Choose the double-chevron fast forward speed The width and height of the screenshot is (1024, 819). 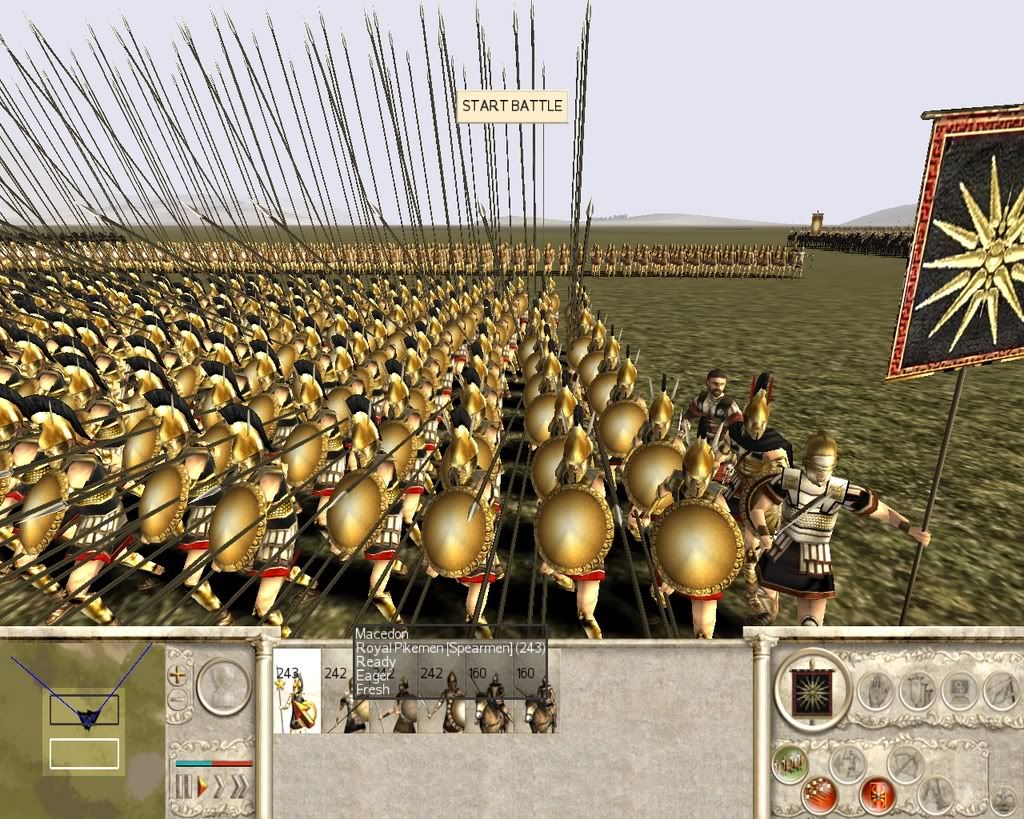219,787
